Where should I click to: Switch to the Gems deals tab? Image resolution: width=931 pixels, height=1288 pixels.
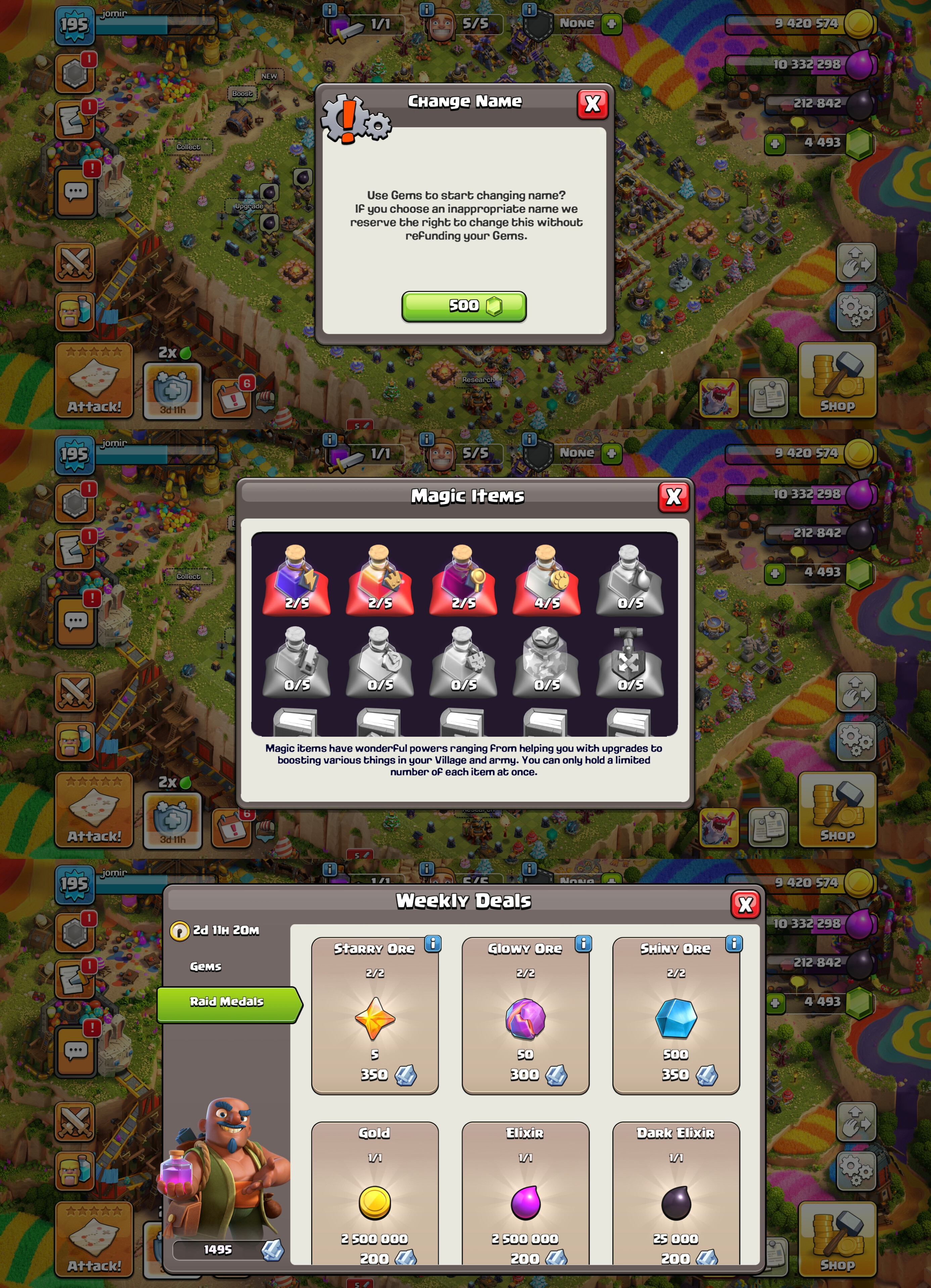click(205, 967)
